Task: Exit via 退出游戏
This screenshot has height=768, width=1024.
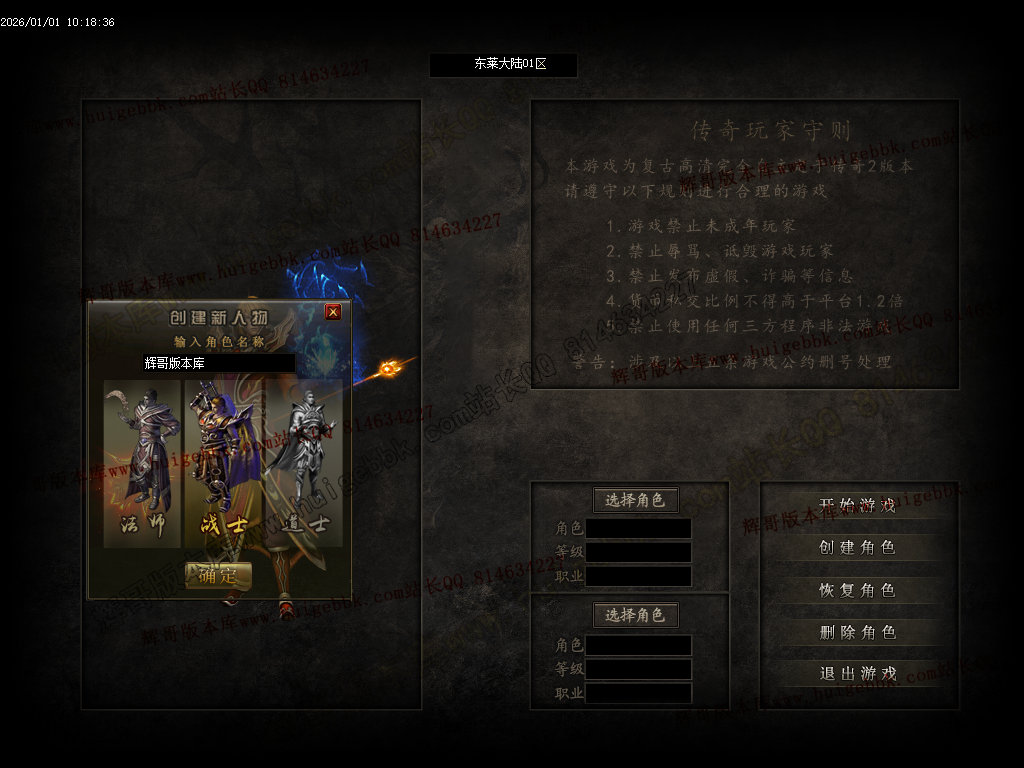Action: tap(857, 674)
